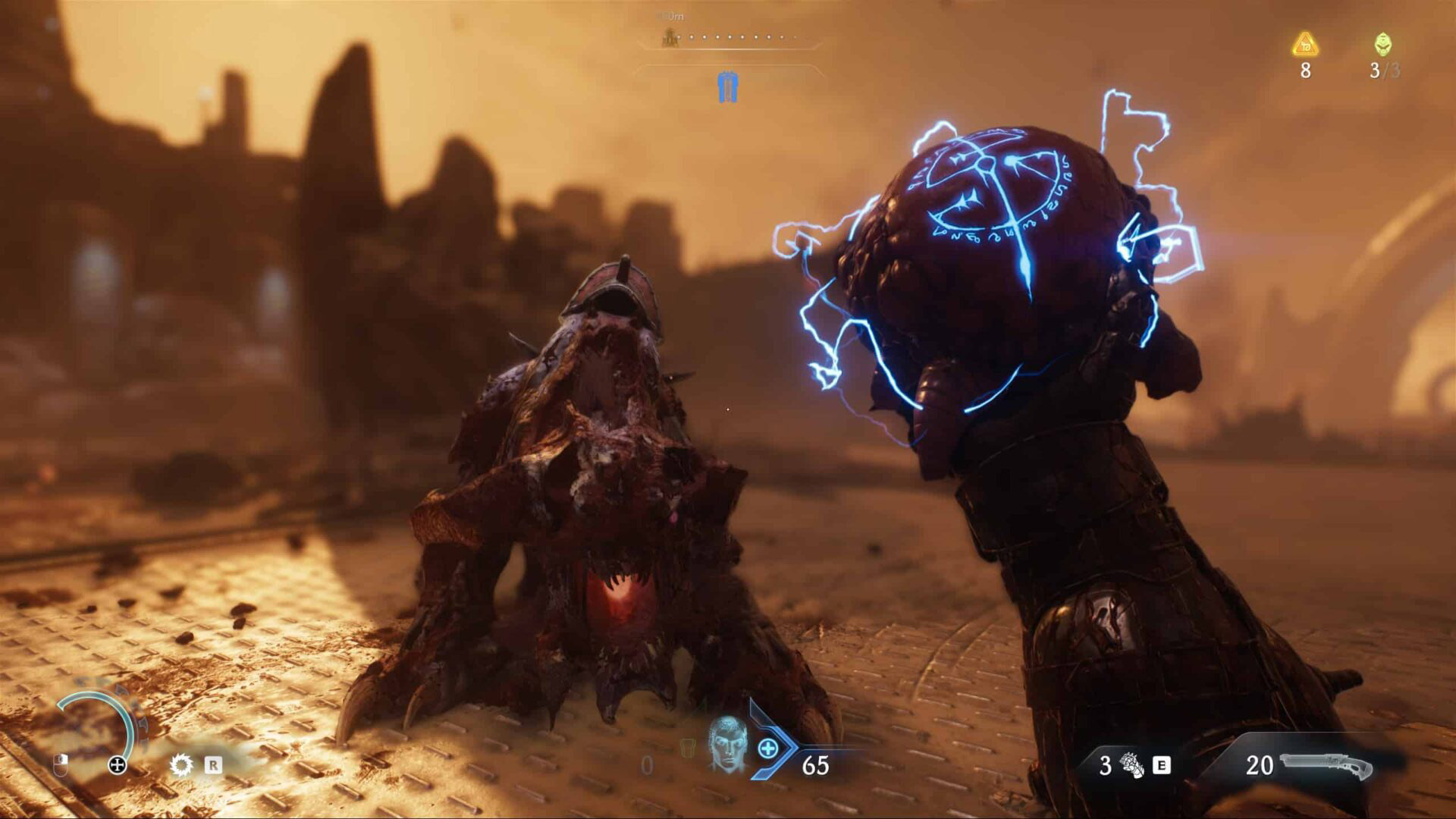This screenshot has height=819, width=1456.
Task: Select the shotgun weapon icon
Action: 1326,766
